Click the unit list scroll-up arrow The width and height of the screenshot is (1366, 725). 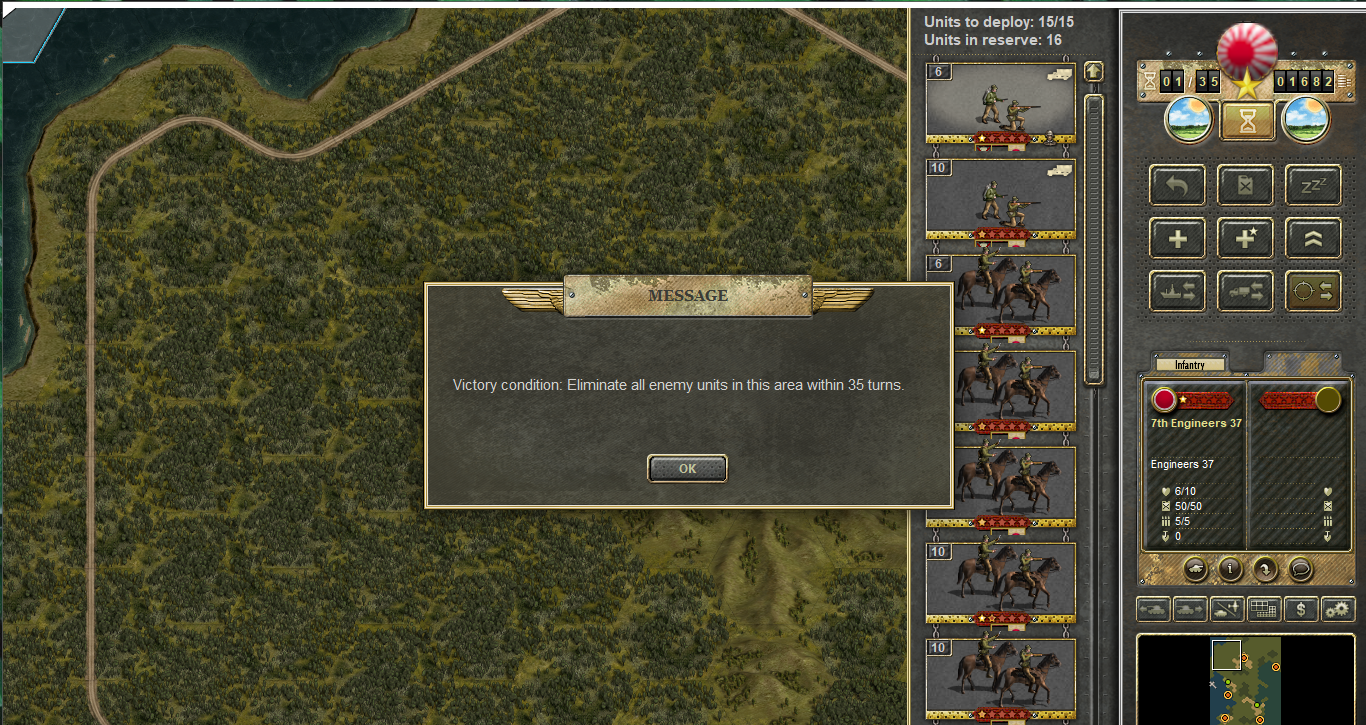(1093, 72)
